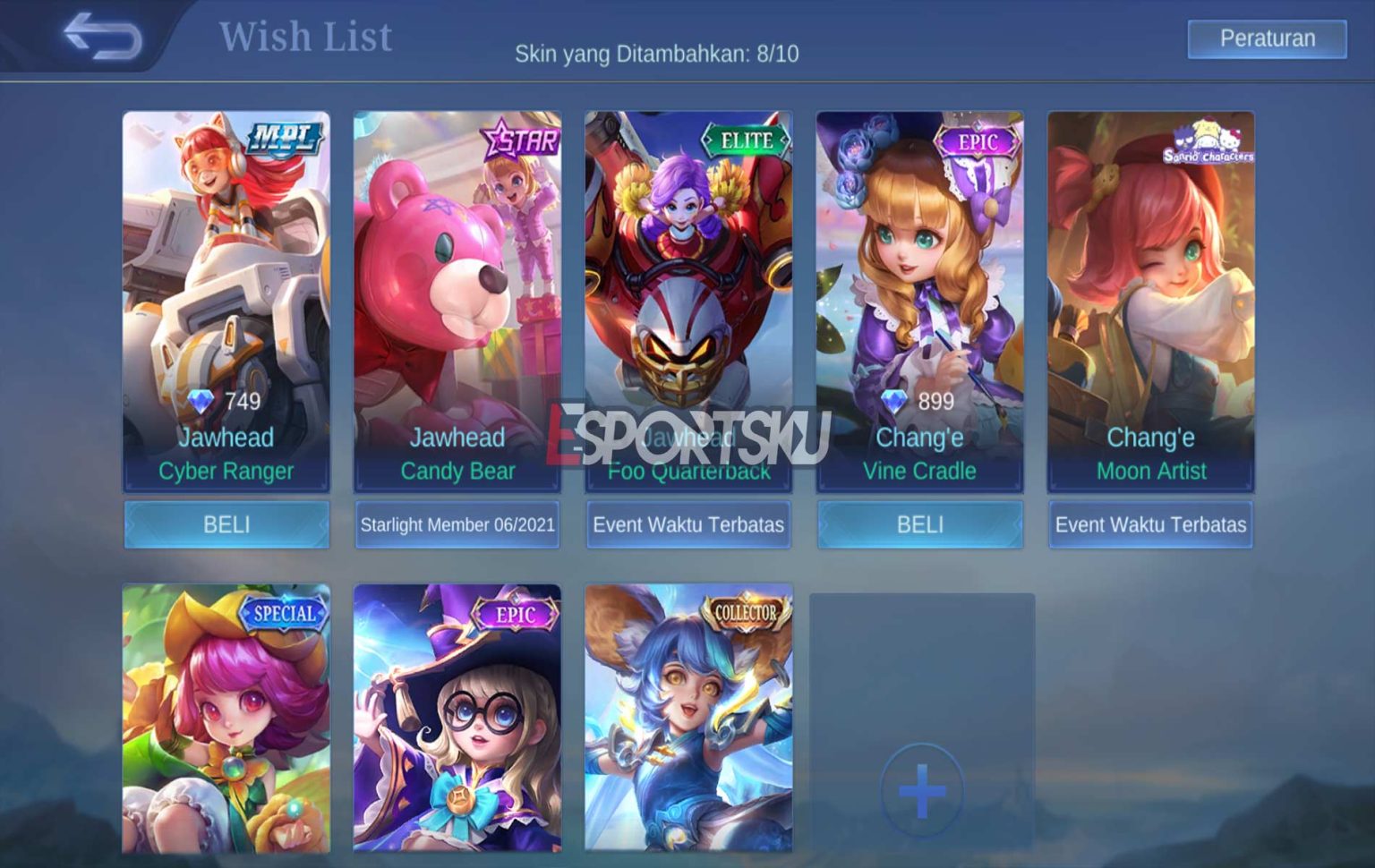Click the MPL badge on Cyber Ranger skin

coord(283,137)
